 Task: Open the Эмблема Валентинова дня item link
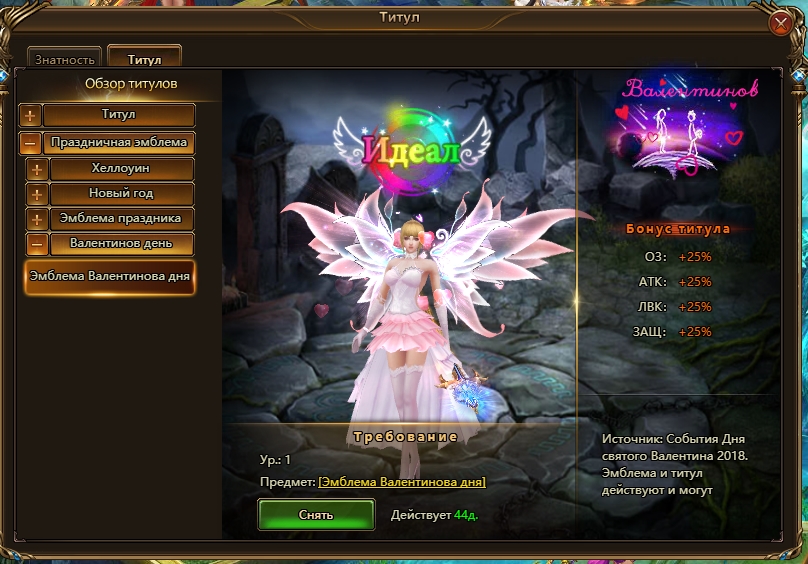tap(402, 482)
